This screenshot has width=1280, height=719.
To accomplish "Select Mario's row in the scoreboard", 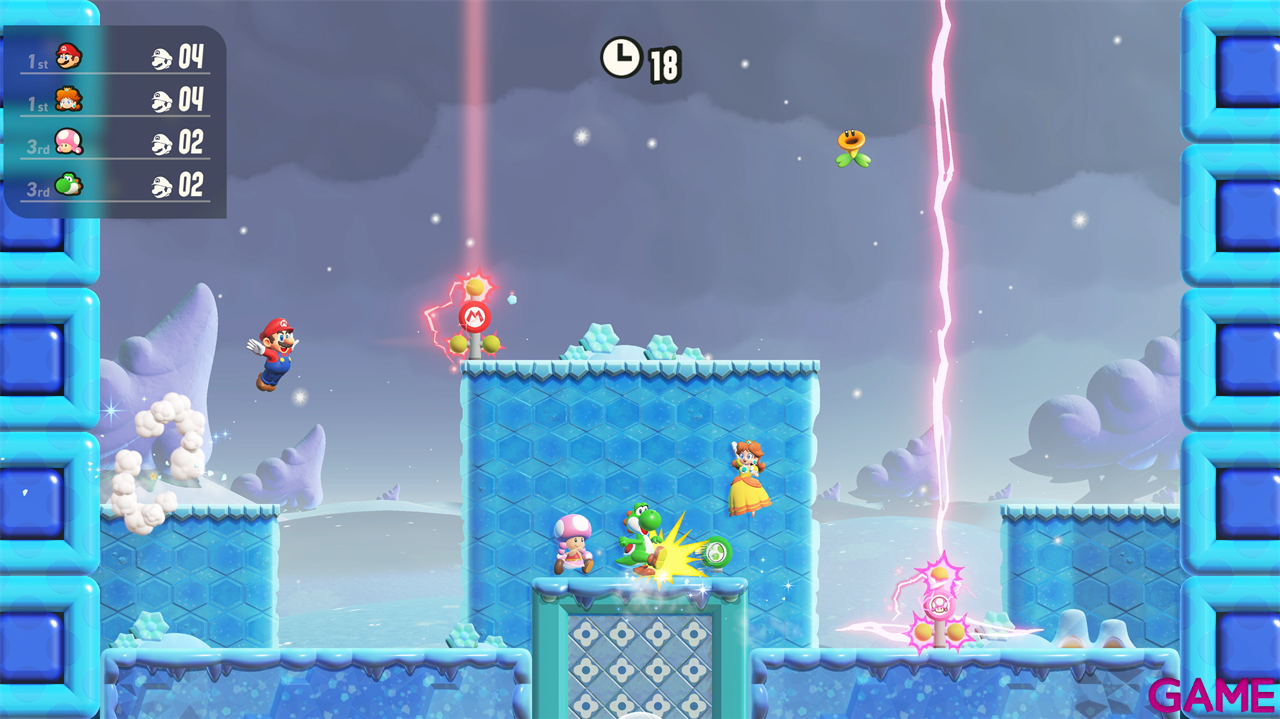I will pos(114,58).
